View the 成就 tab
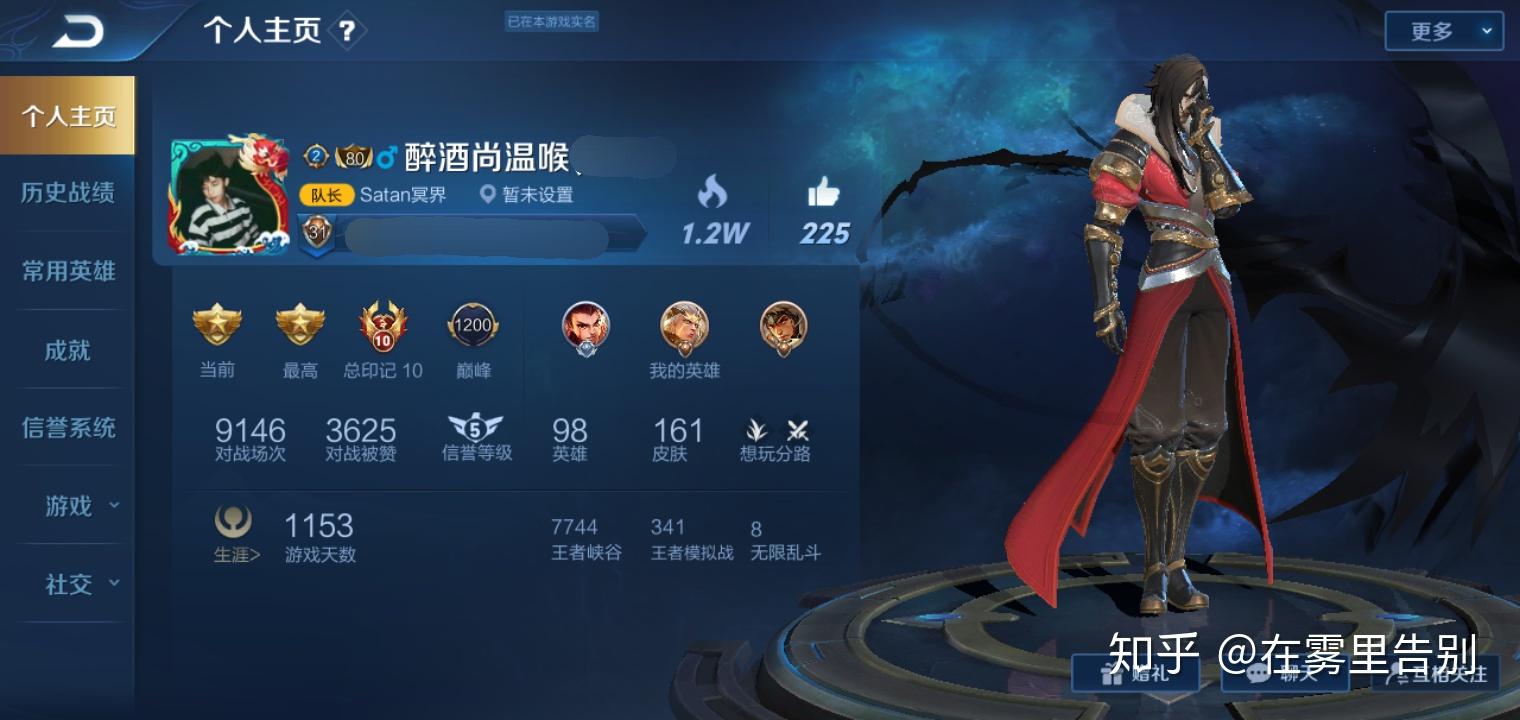The image size is (1520, 720). pos(68,350)
